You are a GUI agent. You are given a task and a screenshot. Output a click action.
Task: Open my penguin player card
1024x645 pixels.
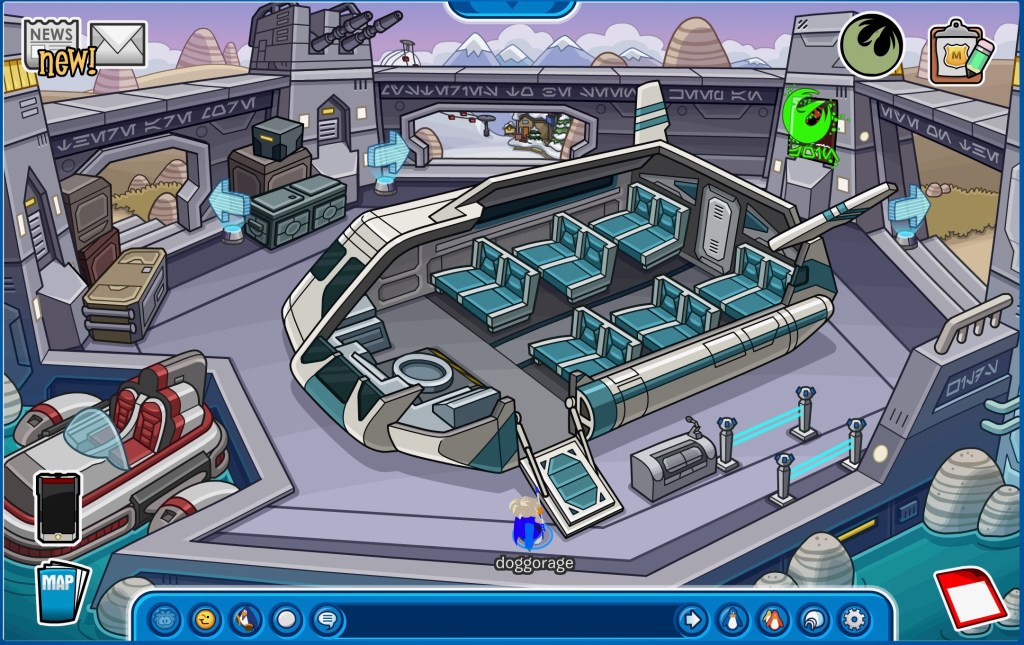pos(732,620)
